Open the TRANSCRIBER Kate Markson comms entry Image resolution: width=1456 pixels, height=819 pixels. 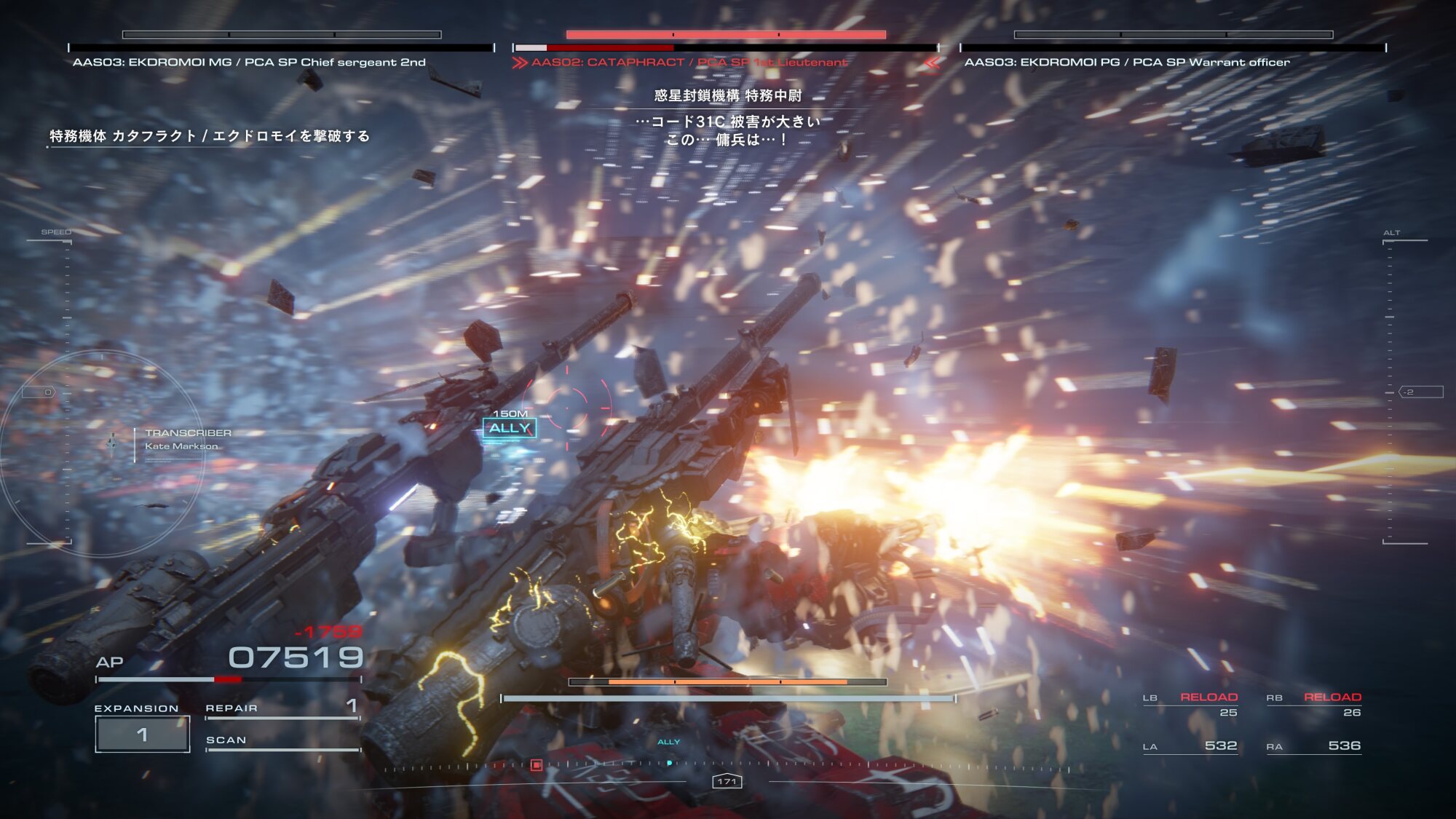click(x=187, y=439)
